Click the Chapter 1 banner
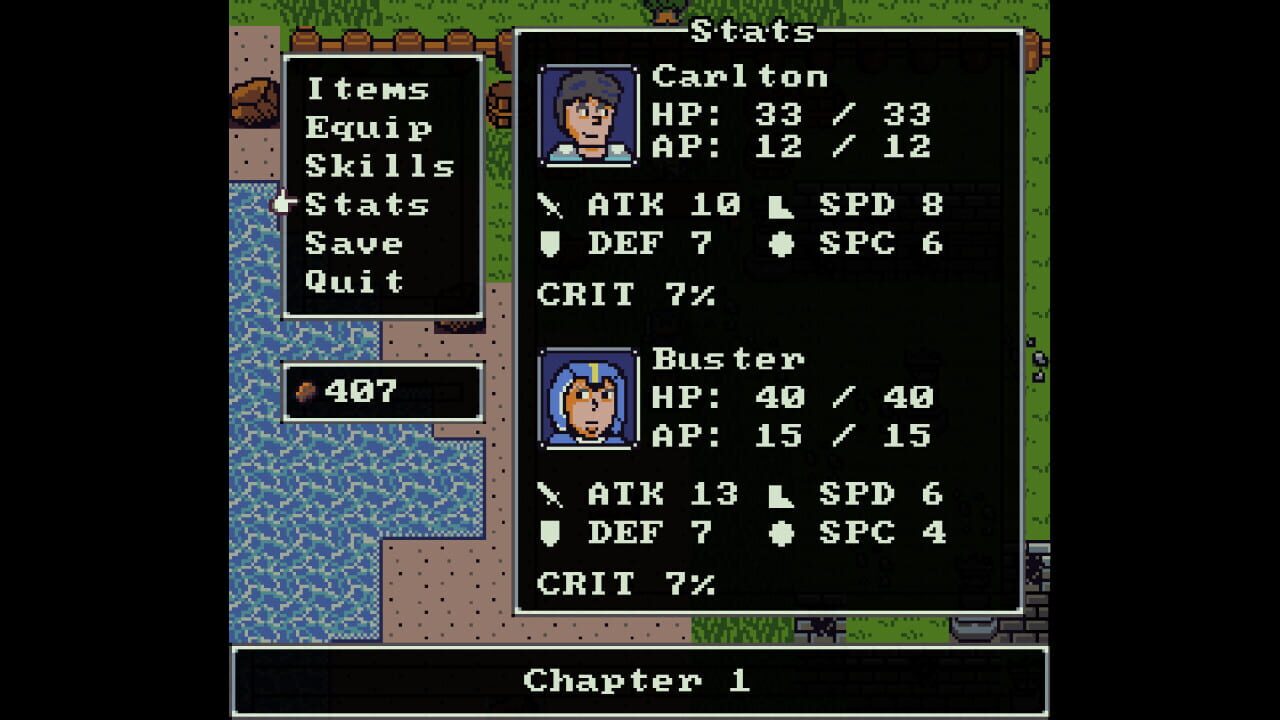1280x720 pixels. click(640, 682)
